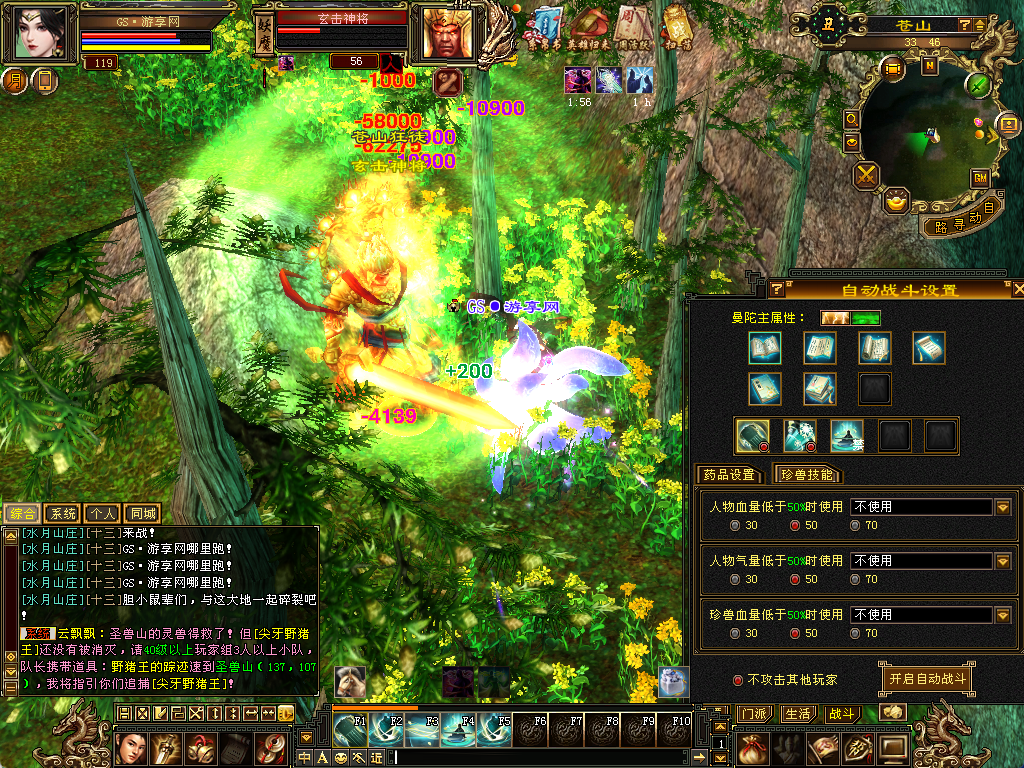Screen dimensions: 1024x768
Task: Set 珍兽血量 threshold to 30
Action: (x=736, y=633)
